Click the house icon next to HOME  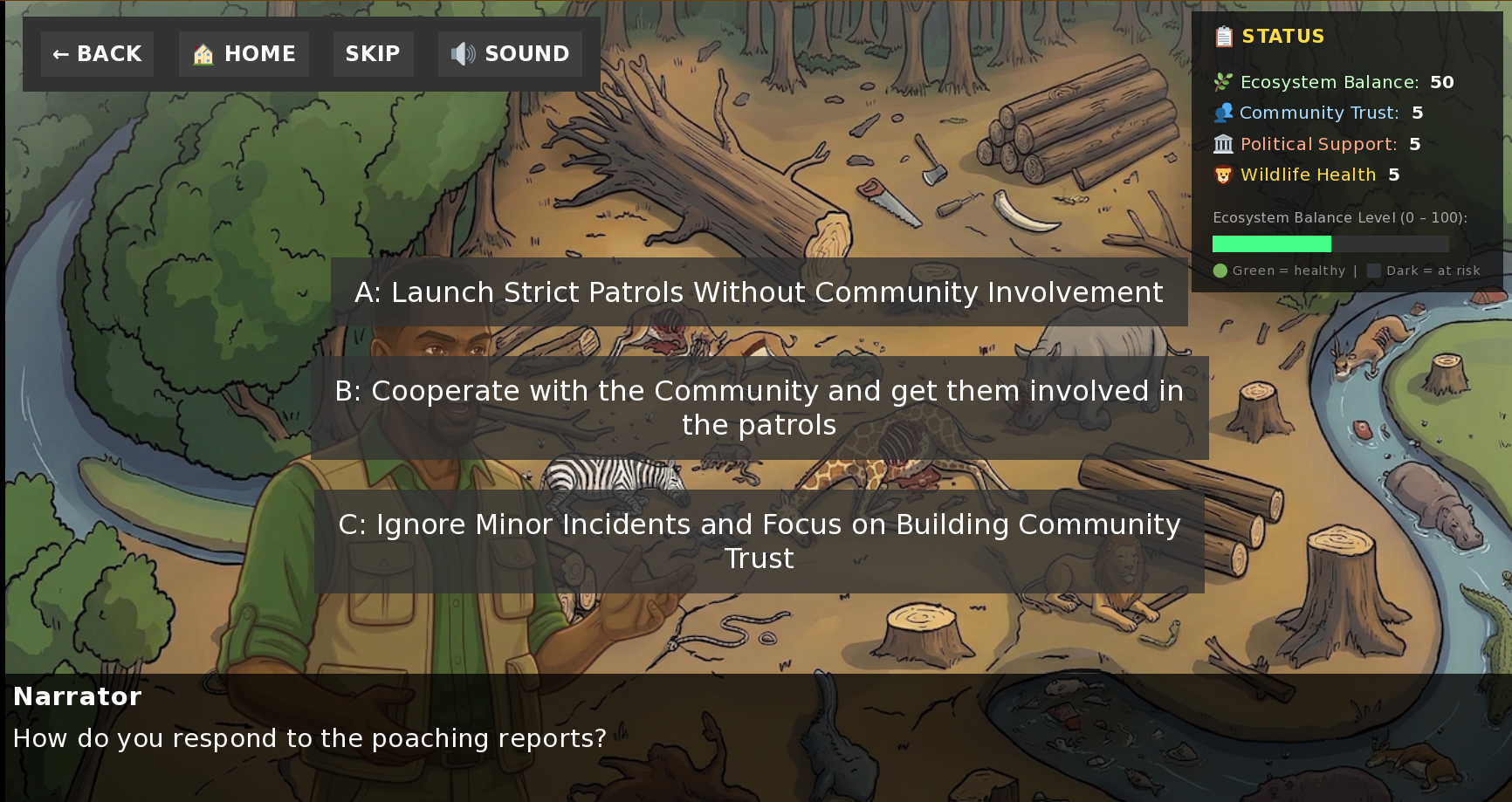click(202, 53)
